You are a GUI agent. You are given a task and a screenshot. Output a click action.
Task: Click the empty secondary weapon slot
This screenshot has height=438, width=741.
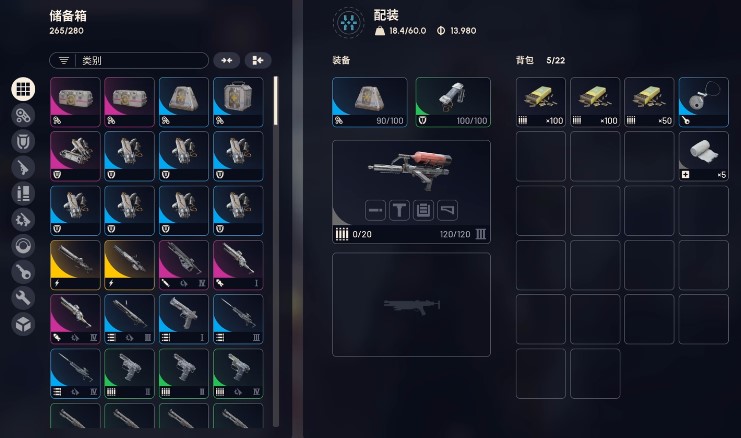click(411, 304)
